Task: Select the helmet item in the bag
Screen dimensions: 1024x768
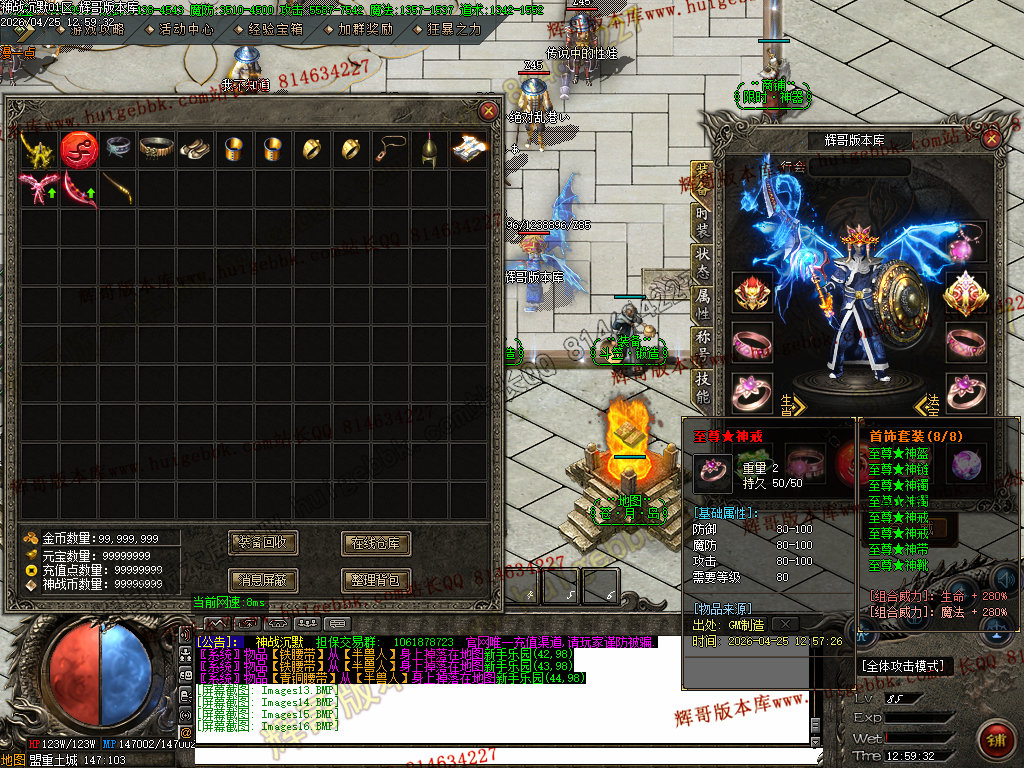Action: 430,149
